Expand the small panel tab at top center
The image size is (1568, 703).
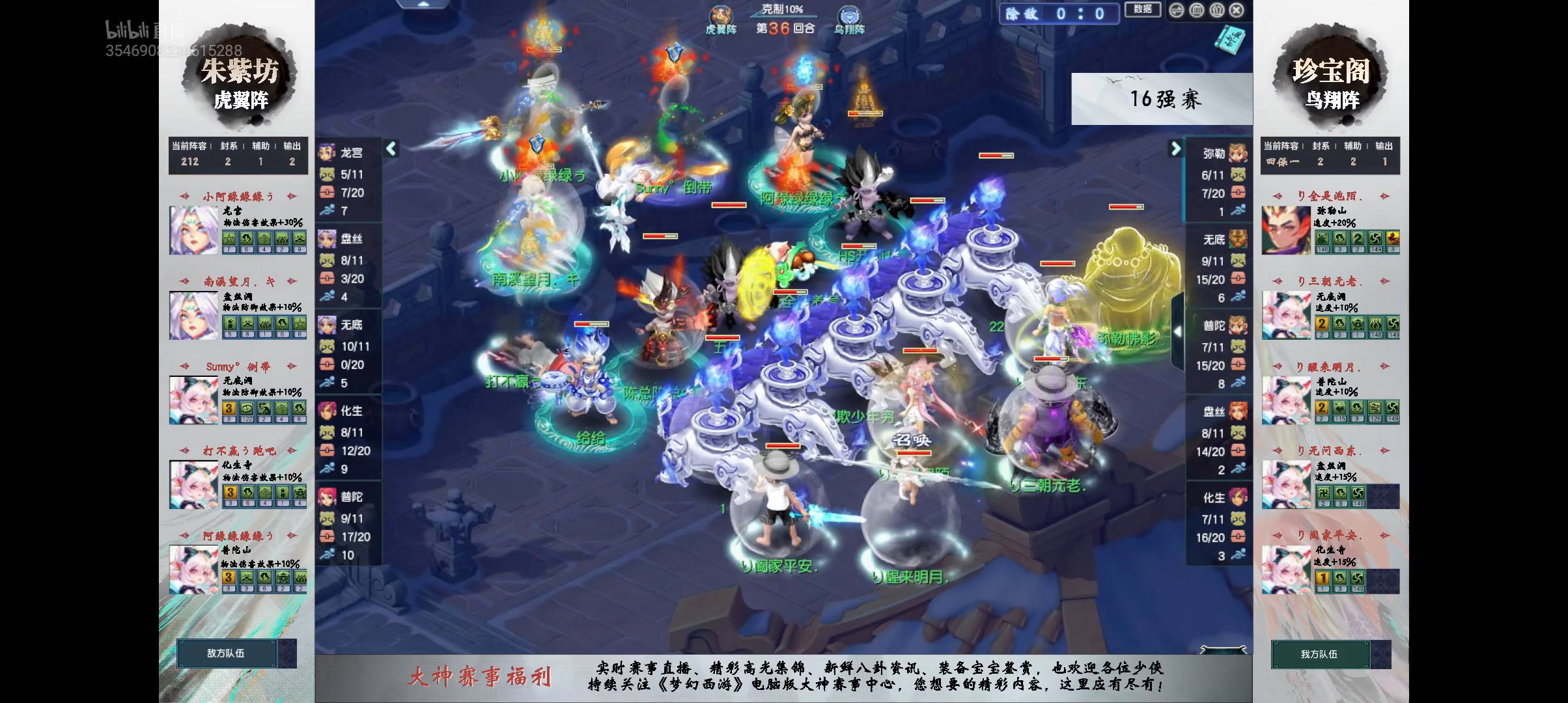tap(424, 4)
